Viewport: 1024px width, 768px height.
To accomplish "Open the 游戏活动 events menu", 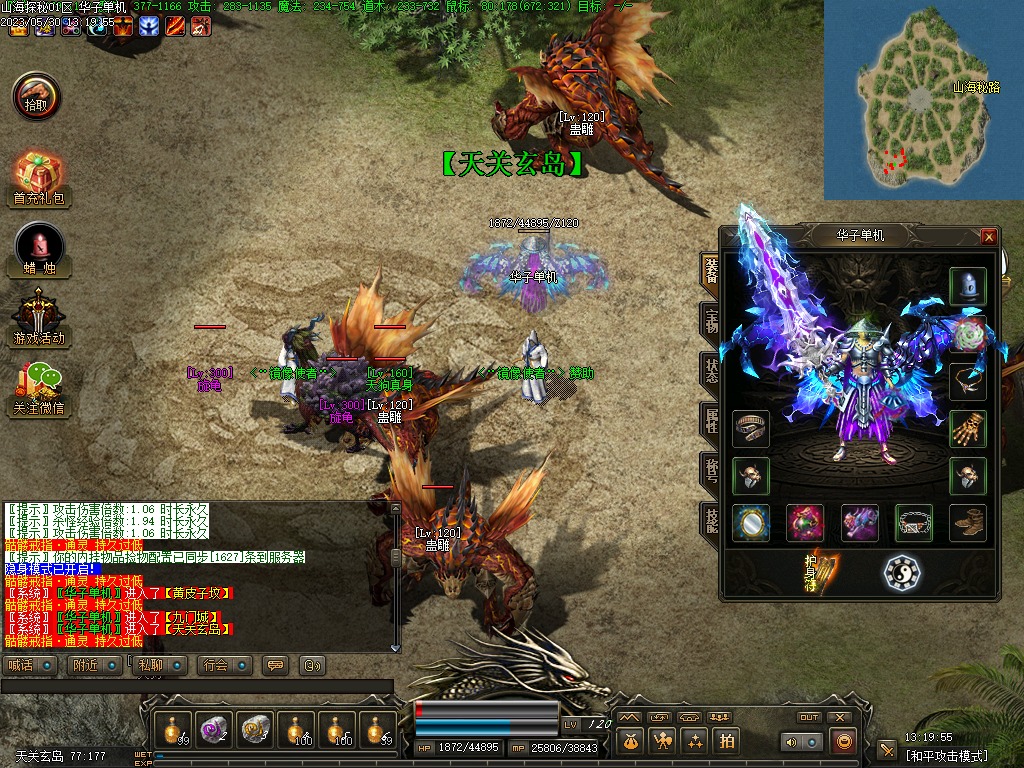I will [x=38, y=317].
